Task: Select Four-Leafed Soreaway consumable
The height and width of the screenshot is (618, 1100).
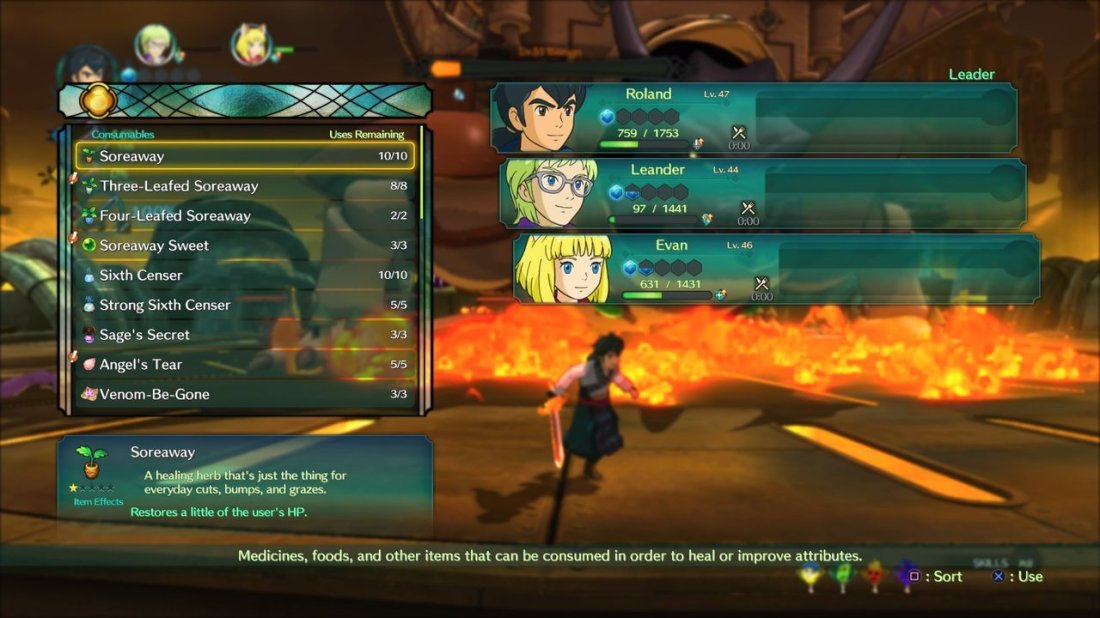Action: coord(245,216)
